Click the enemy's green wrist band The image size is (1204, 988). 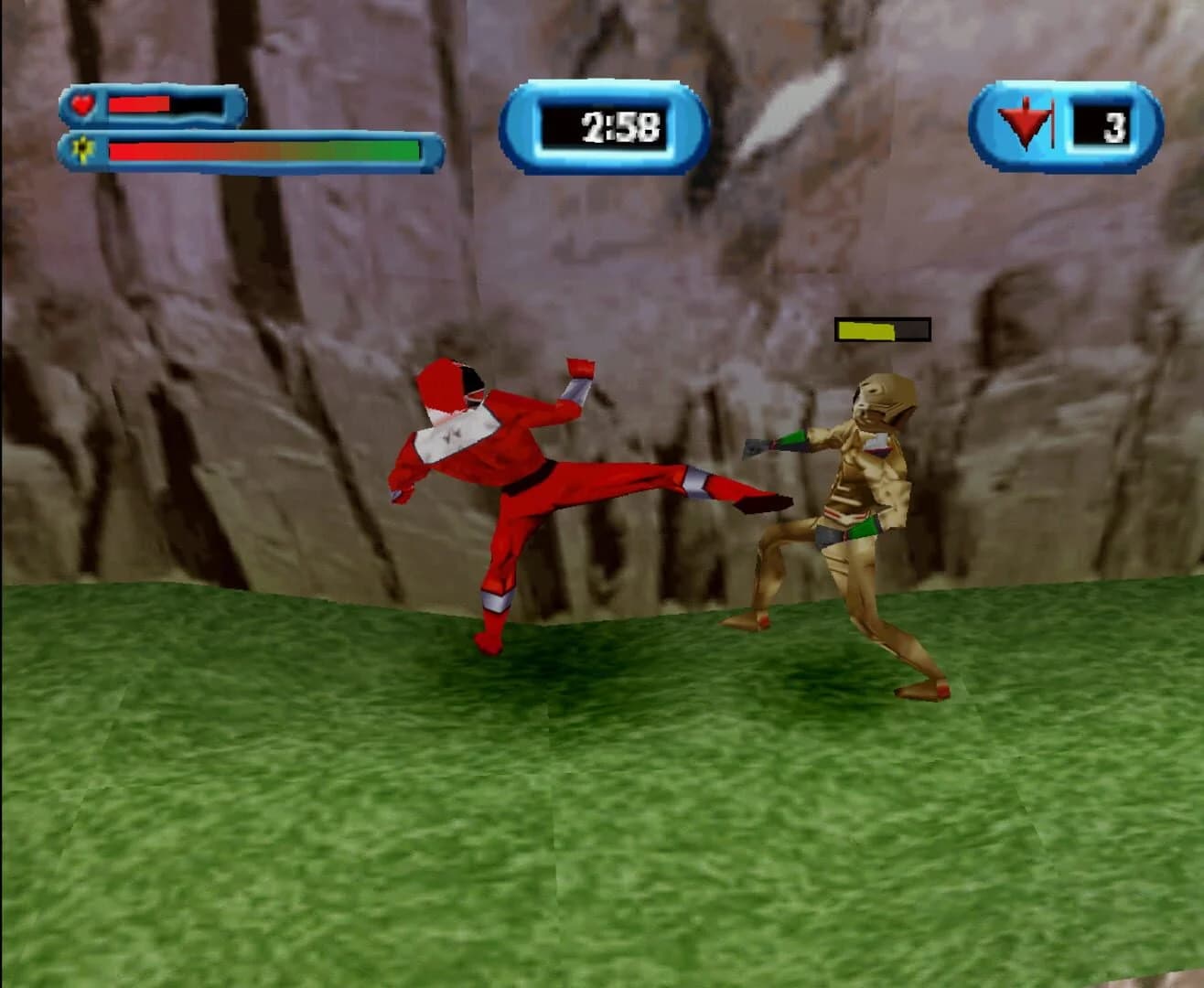[790, 440]
